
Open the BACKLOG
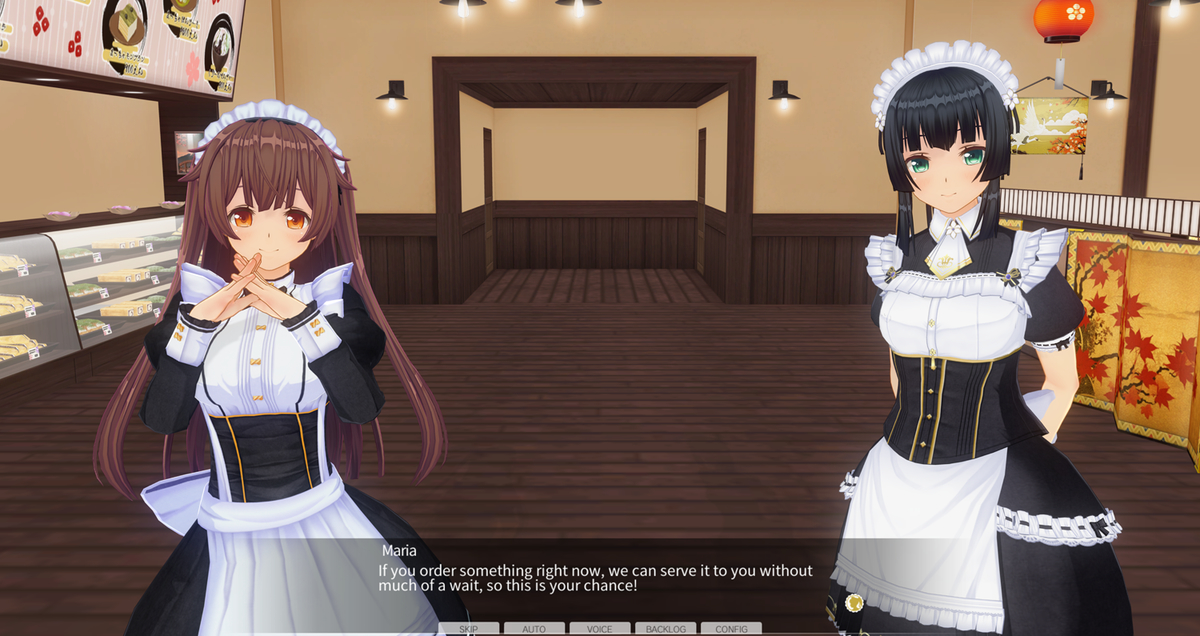665,628
